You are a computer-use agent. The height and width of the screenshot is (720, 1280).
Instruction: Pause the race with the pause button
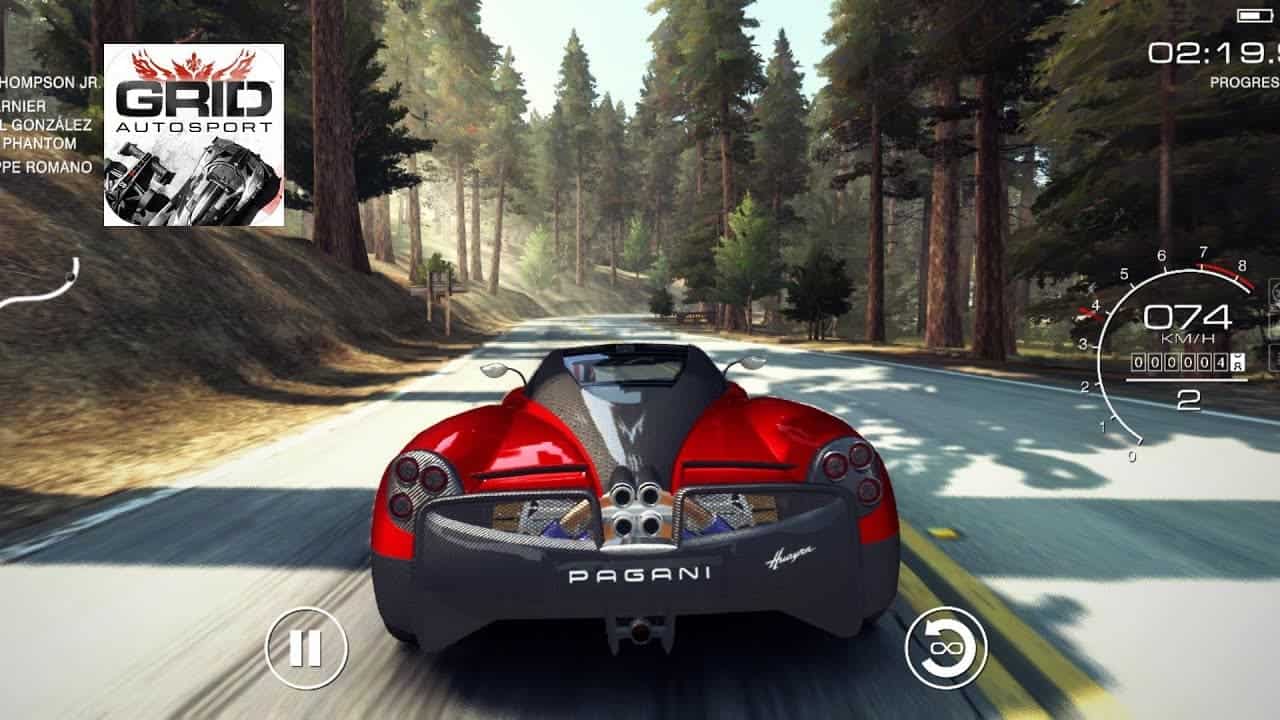(306, 648)
